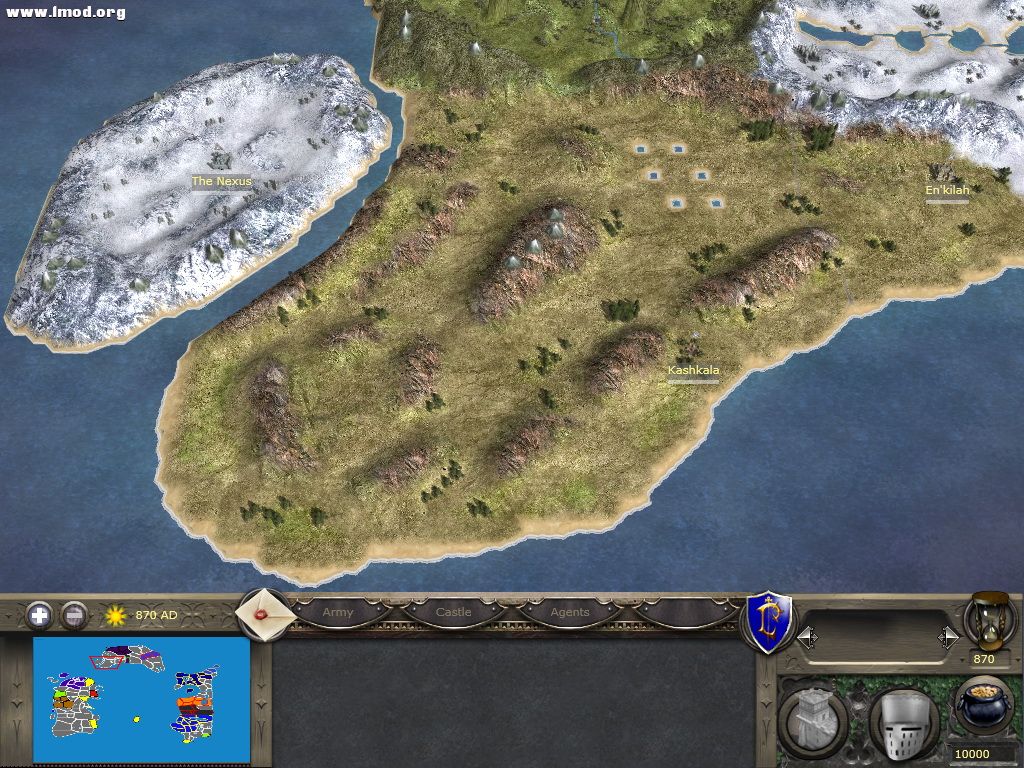Viewport: 1024px width, 768px height.
Task: Select The Nexus settlement label
Action: (222, 182)
